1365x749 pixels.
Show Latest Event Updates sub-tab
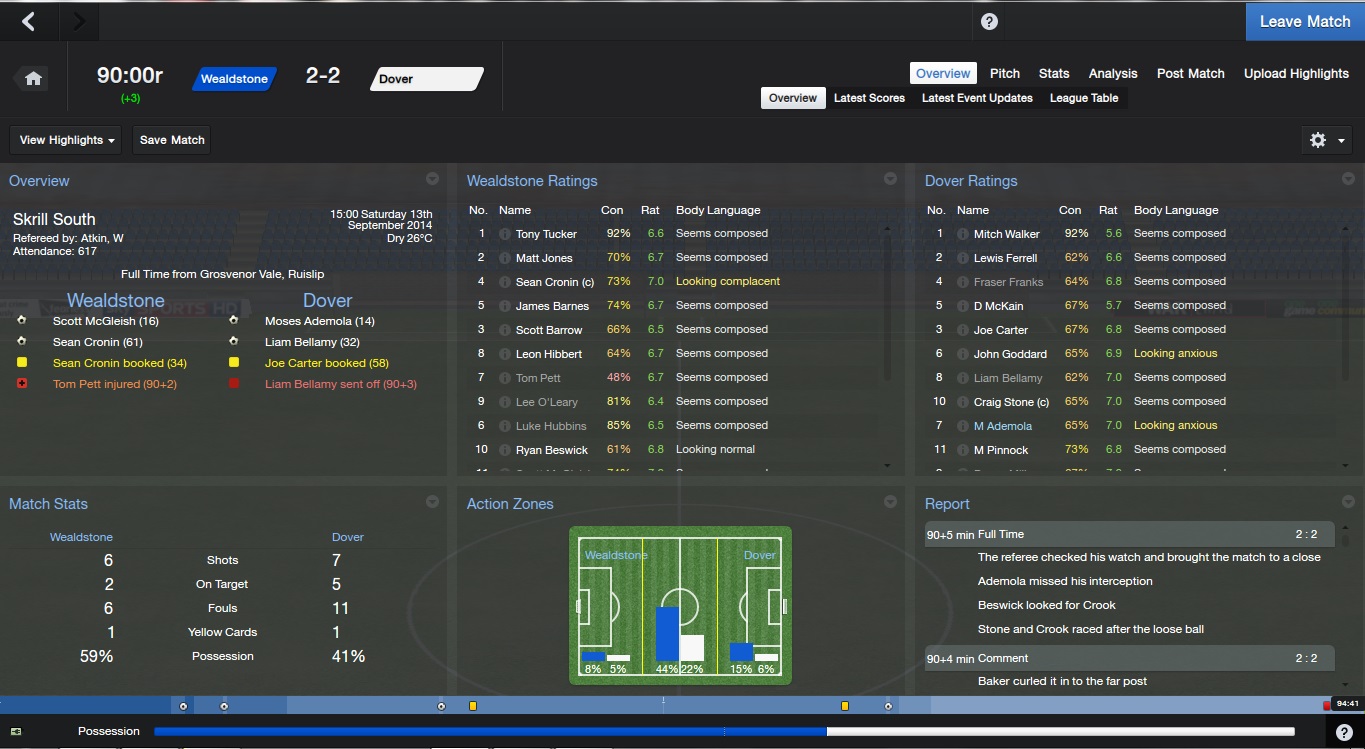(977, 98)
